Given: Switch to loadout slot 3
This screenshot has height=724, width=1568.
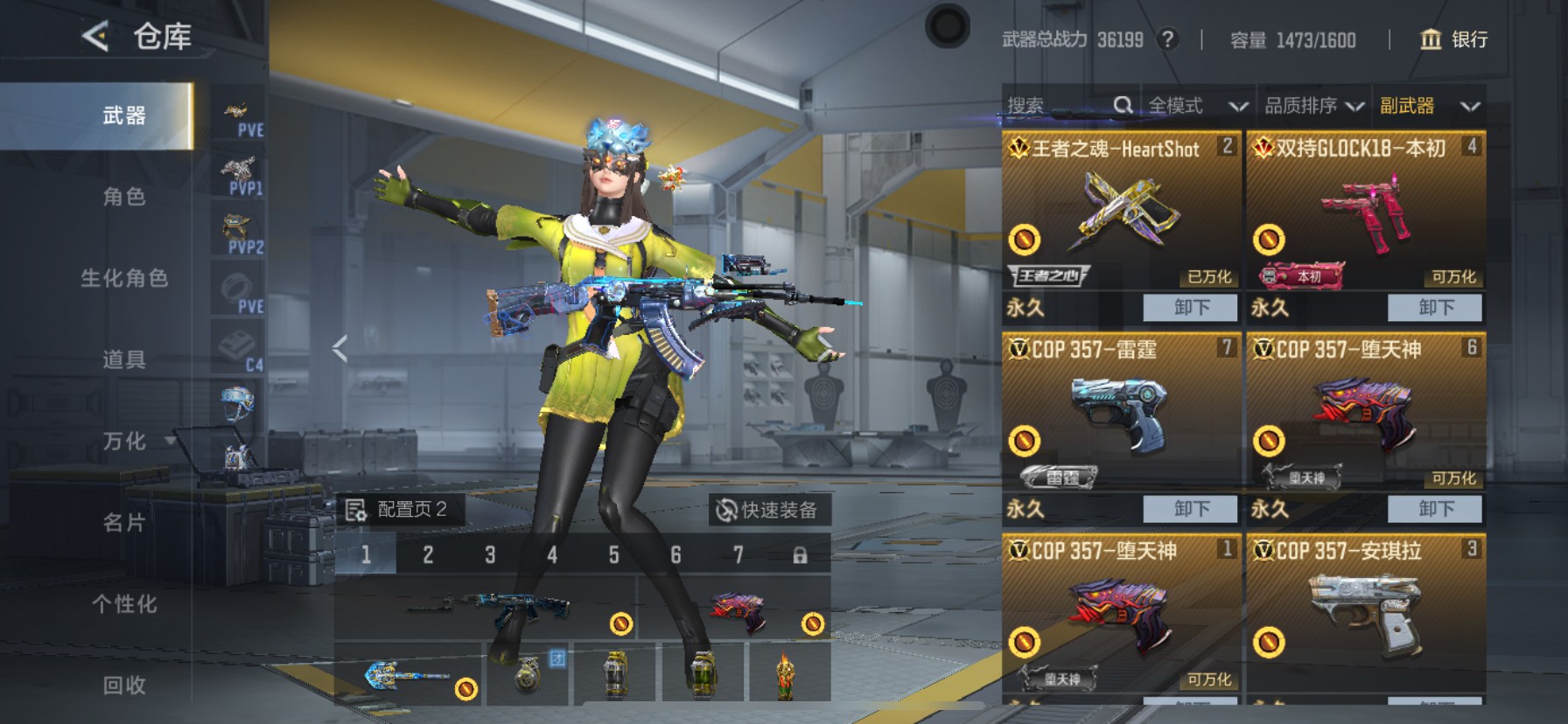Looking at the screenshot, I should pos(490,555).
